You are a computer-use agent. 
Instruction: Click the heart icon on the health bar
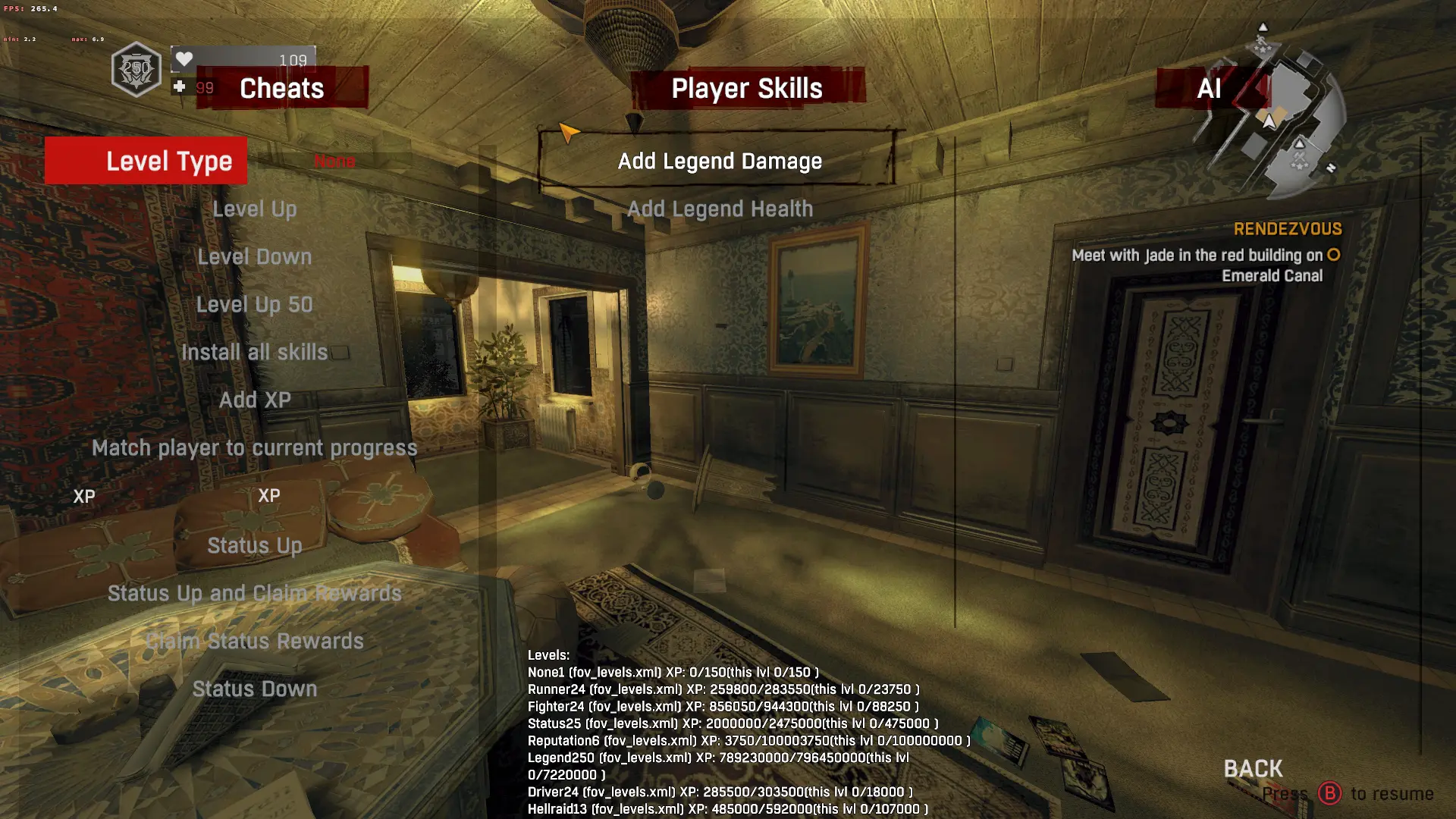[x=183, y=58]
